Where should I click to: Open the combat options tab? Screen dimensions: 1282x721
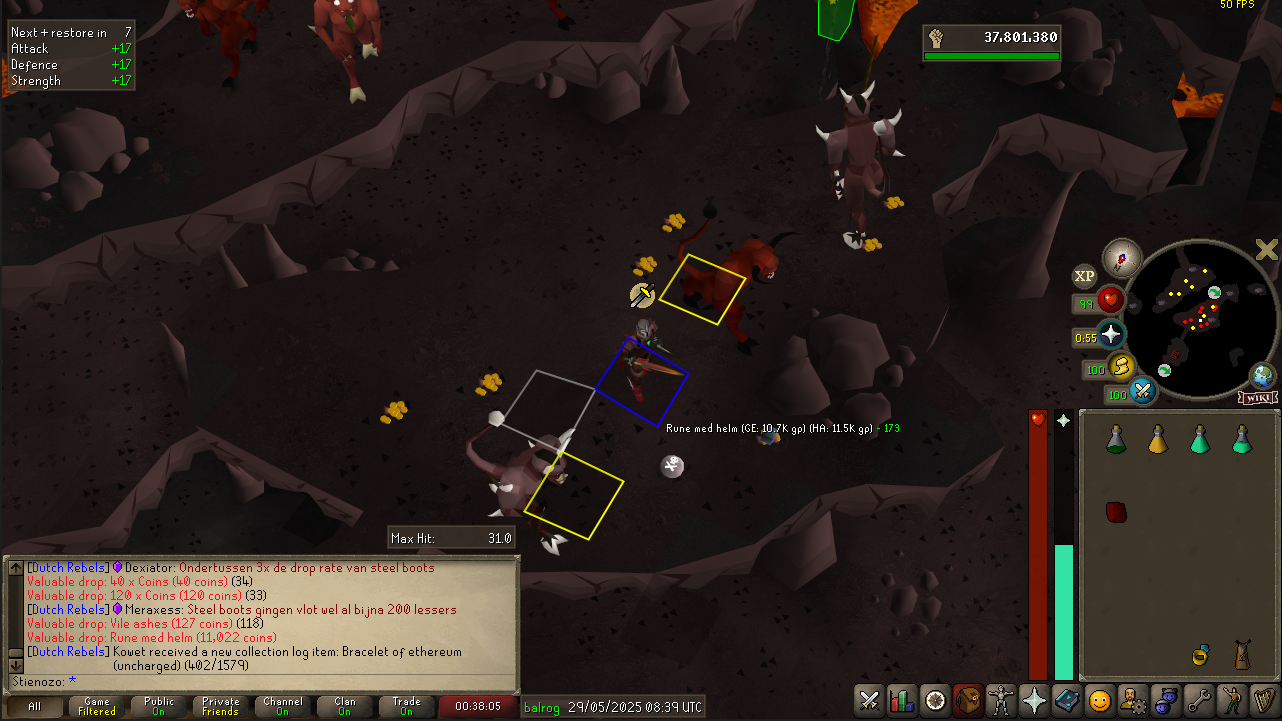point(870,699)
